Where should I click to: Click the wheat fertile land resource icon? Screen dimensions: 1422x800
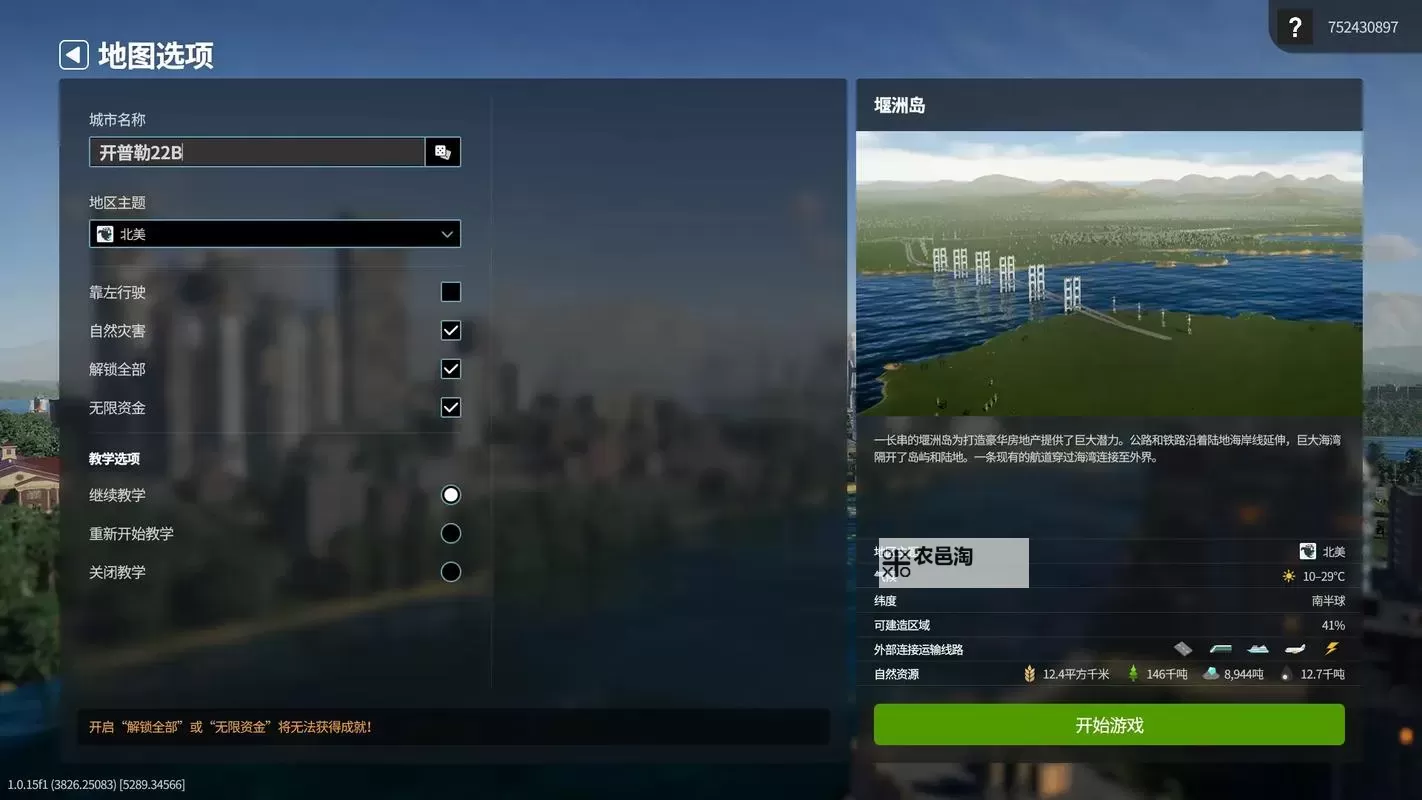coord(1031,673)
